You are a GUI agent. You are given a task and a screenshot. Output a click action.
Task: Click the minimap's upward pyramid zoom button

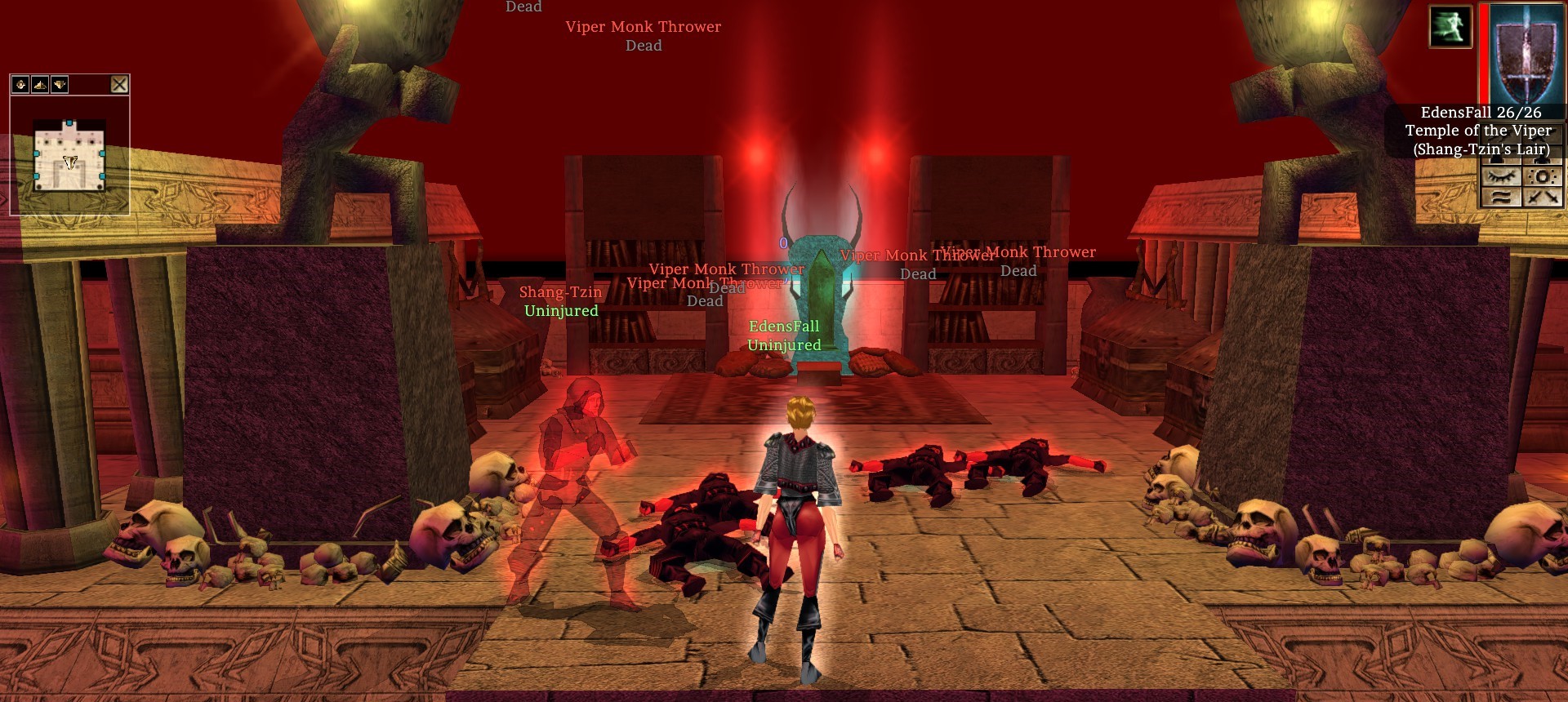pos(40,84)
